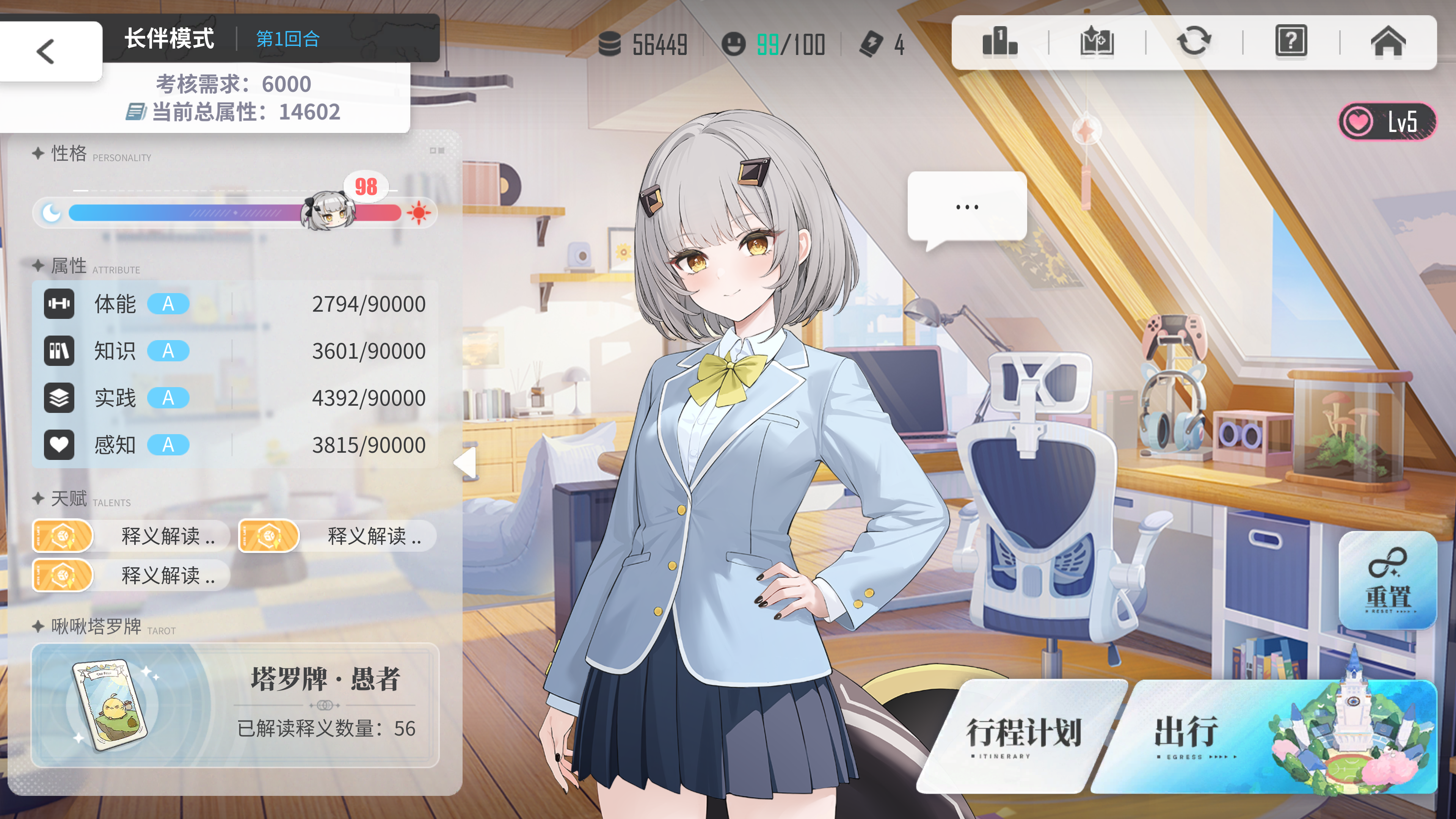The height and width of the screenshot is (819, 1456).
Task: Open the question mark help
Action: point(1291,42)
